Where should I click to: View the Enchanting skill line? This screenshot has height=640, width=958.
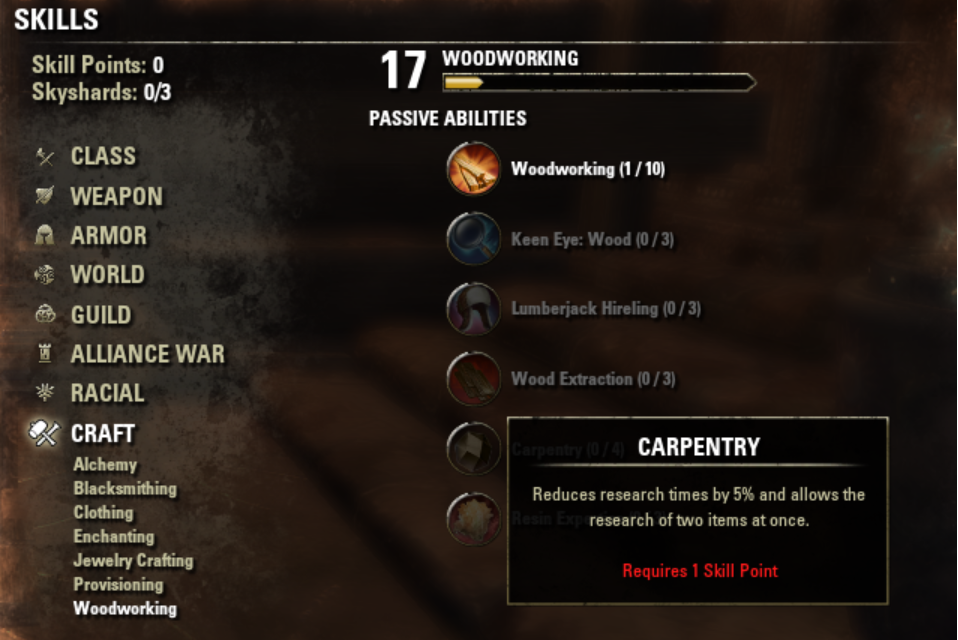114,537
